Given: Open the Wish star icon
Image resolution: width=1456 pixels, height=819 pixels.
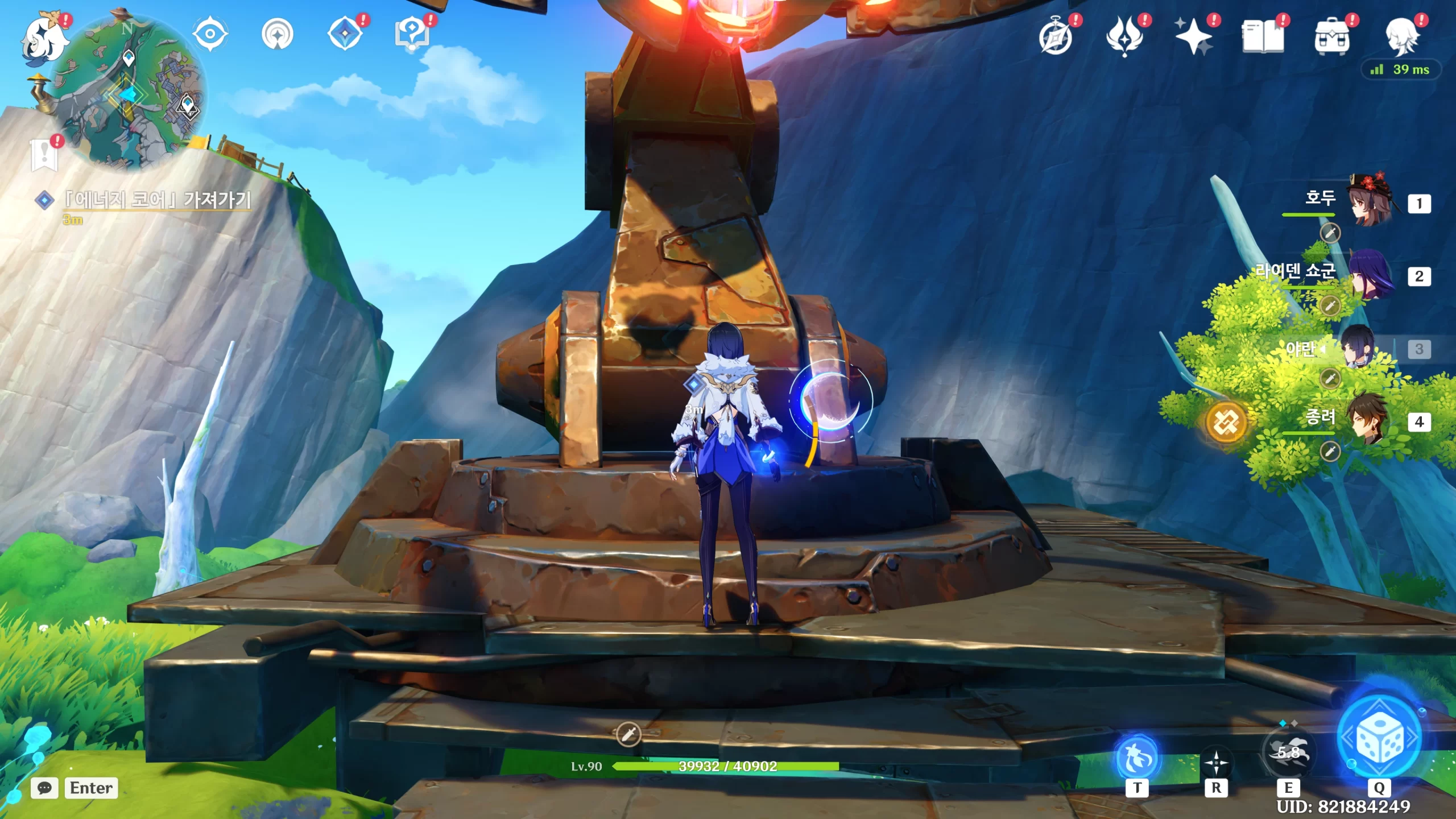Looking at the screenshot, I should (x=1194, y=38).
